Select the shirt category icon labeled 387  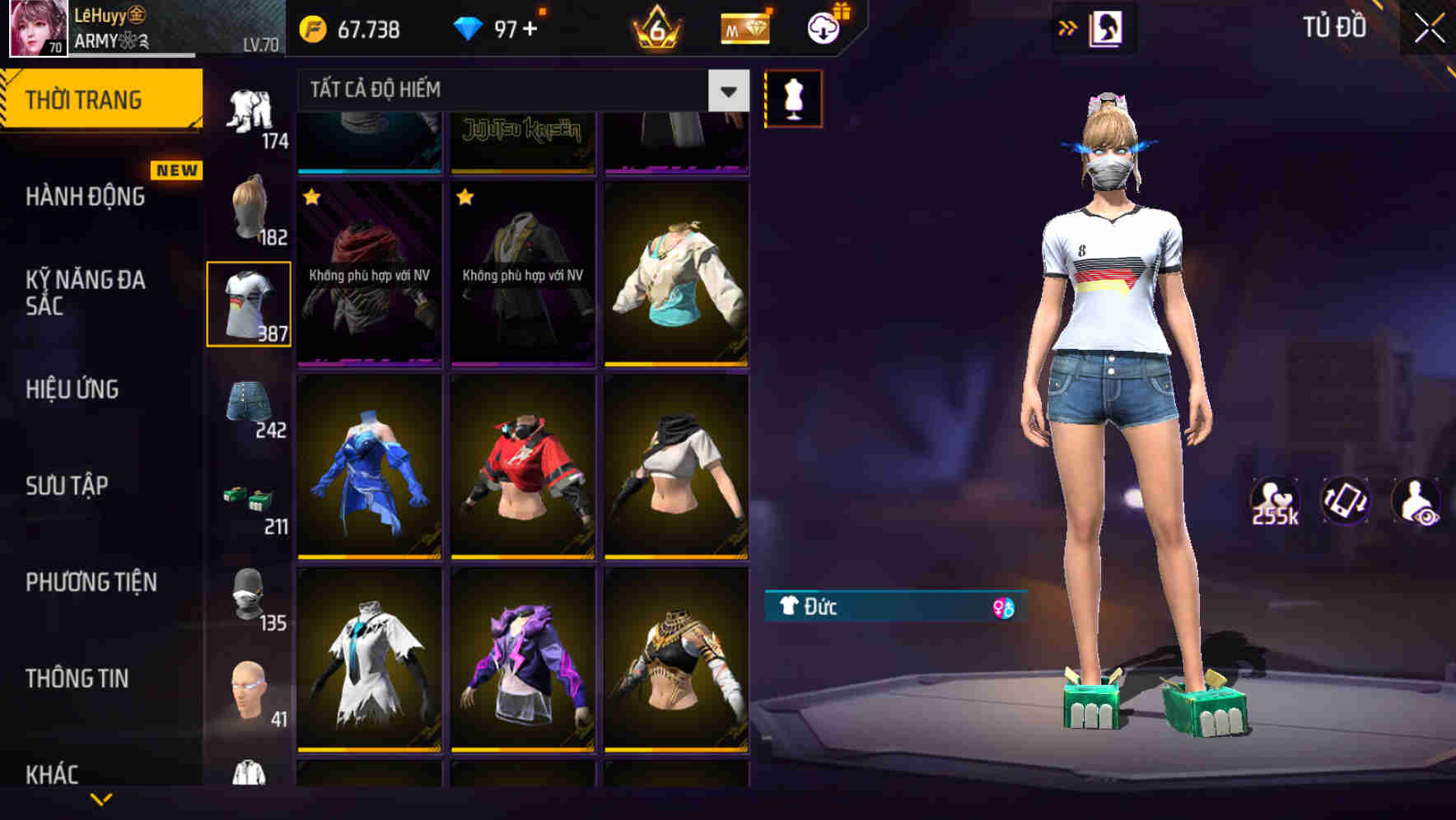[250, 305]
